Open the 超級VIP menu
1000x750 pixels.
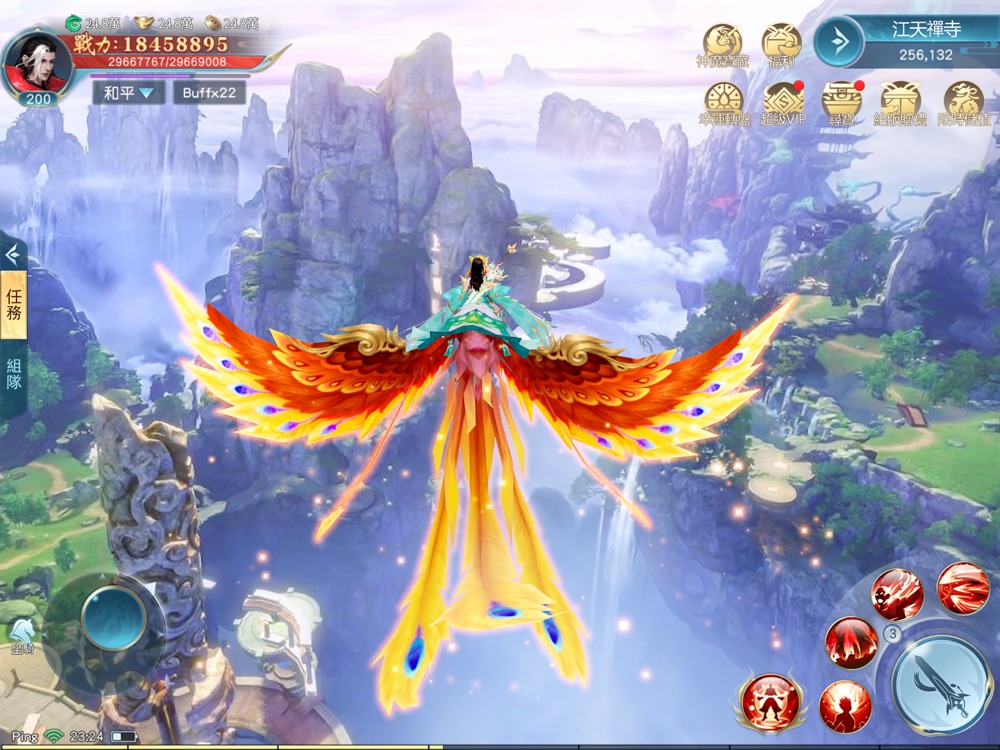(x=783, y=101)
